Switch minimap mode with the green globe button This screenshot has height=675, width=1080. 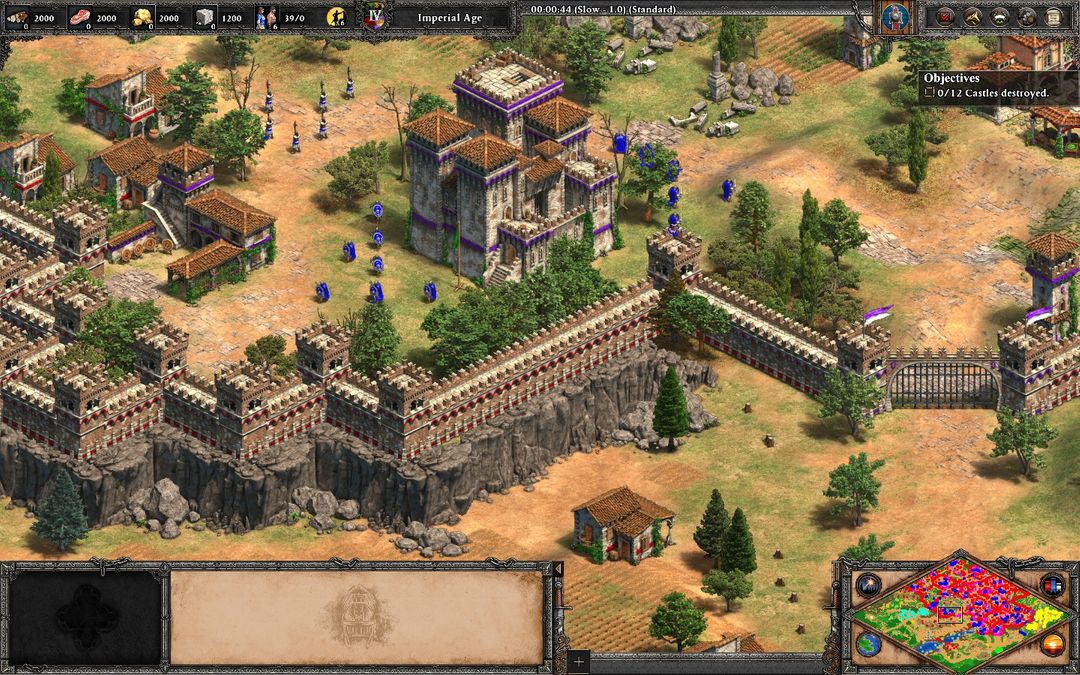[x=866, y=643]
